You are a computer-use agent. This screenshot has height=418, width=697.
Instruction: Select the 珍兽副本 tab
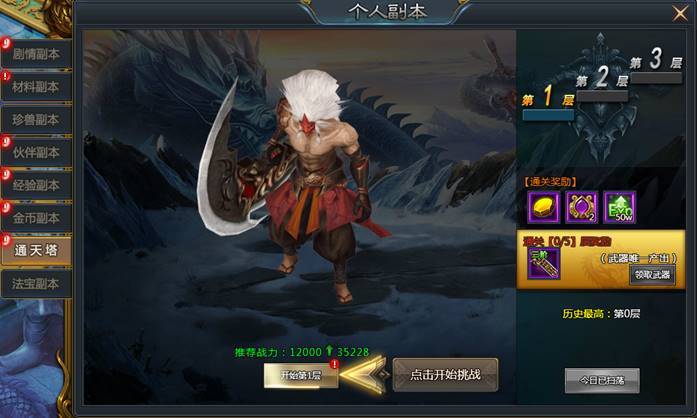coord(36,120)
